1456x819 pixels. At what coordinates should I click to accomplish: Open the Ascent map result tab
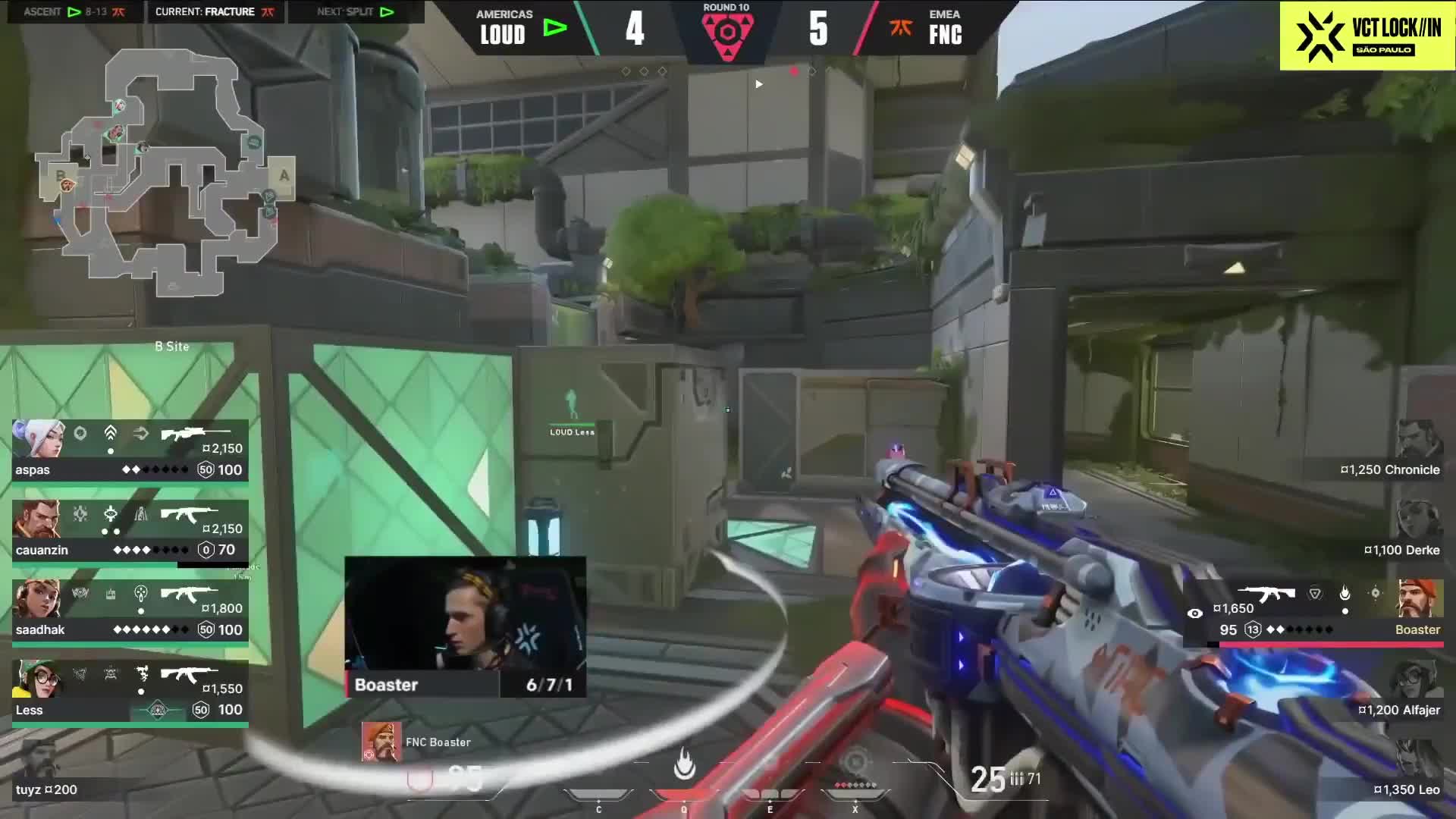point(74,11)
